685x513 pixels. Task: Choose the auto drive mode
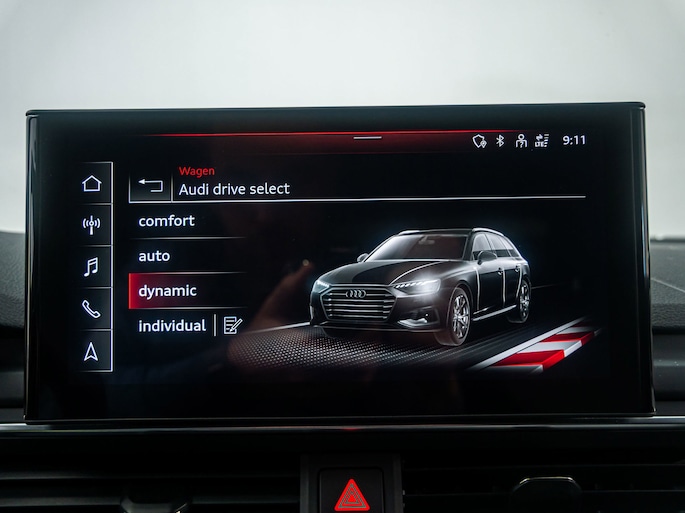[155, 256]
